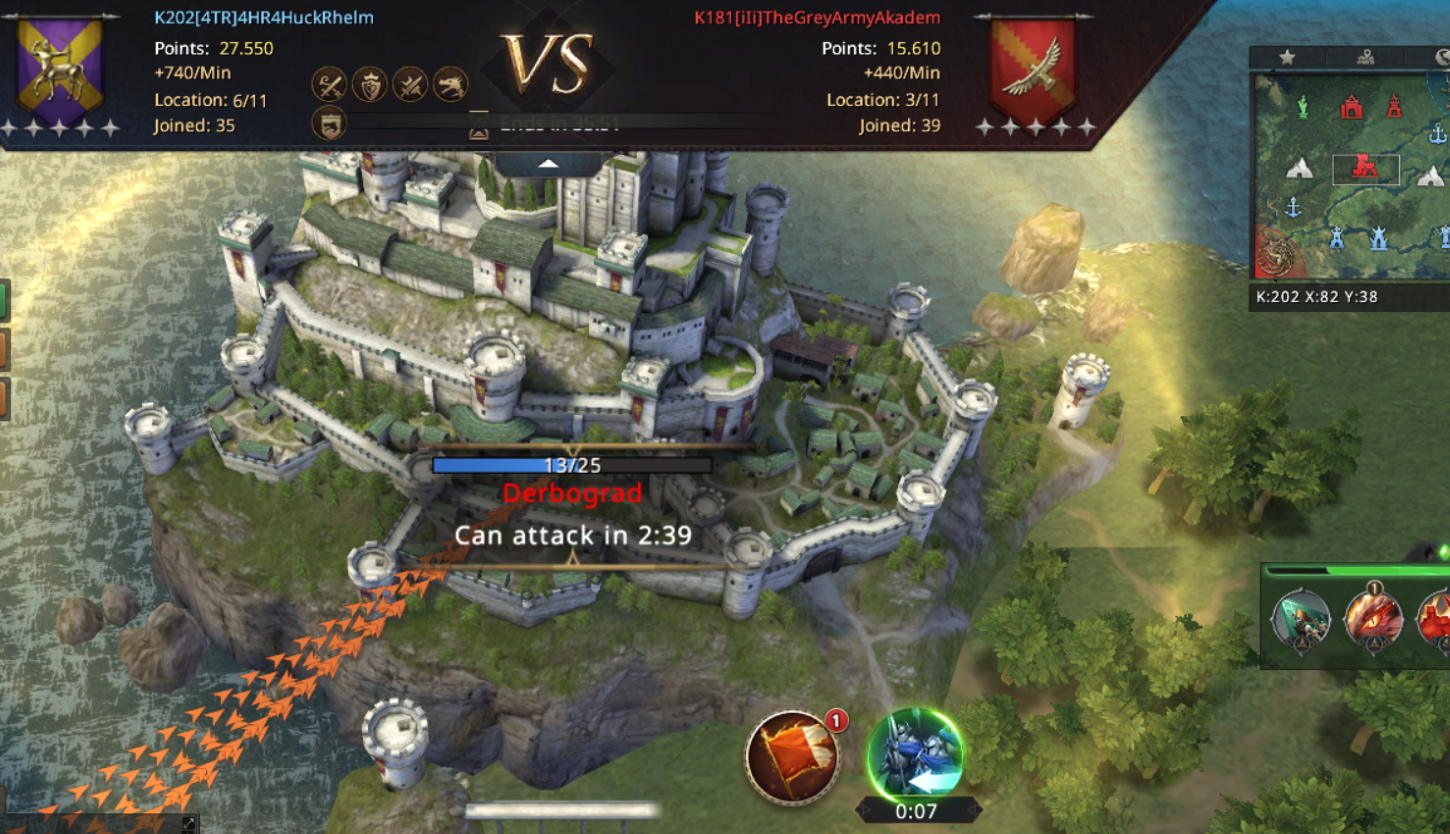Select the green statue marker on minimap

pyautogui.click(x=1302, y=106)
